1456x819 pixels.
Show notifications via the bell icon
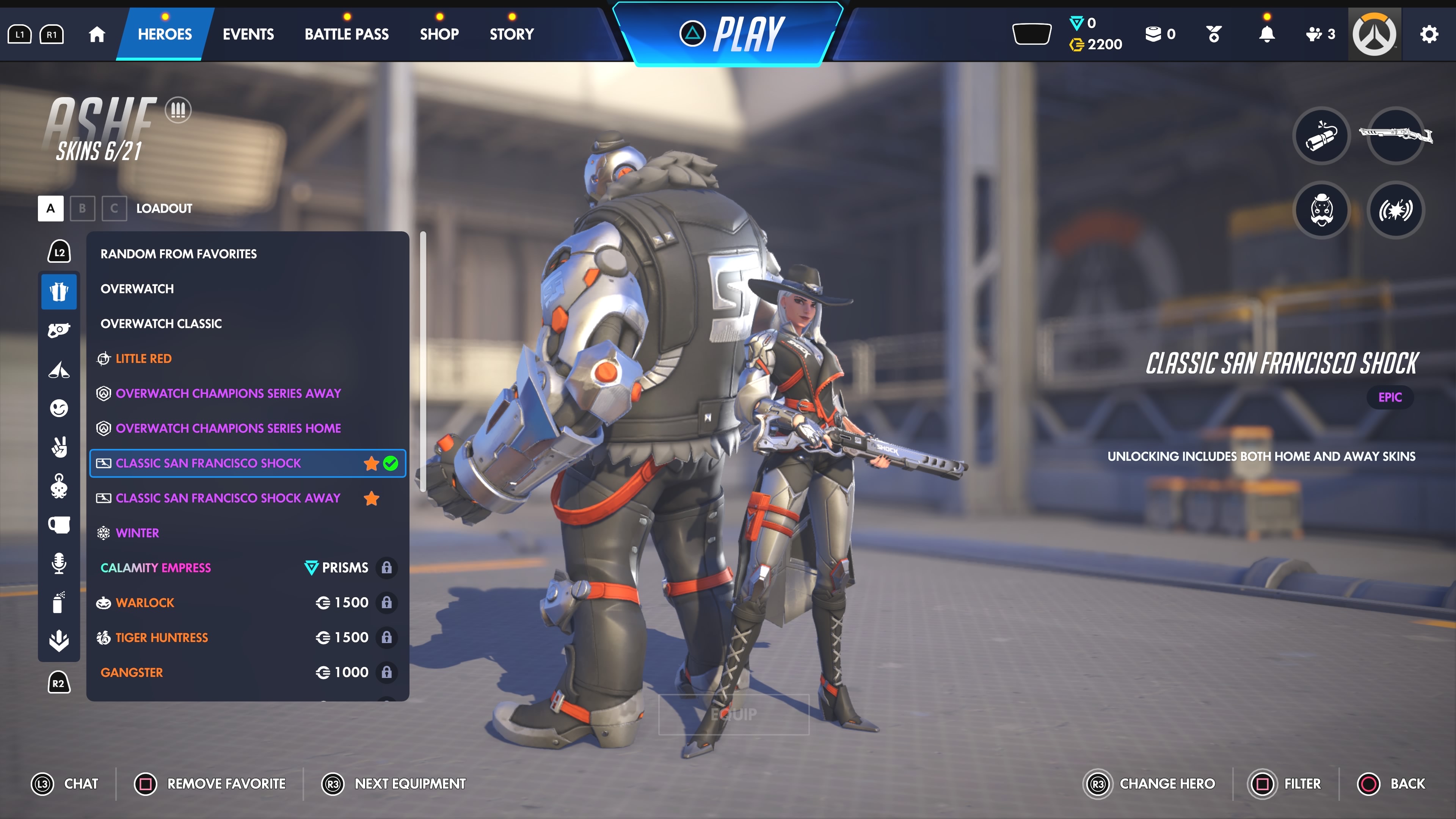[x=1267, y=35]
